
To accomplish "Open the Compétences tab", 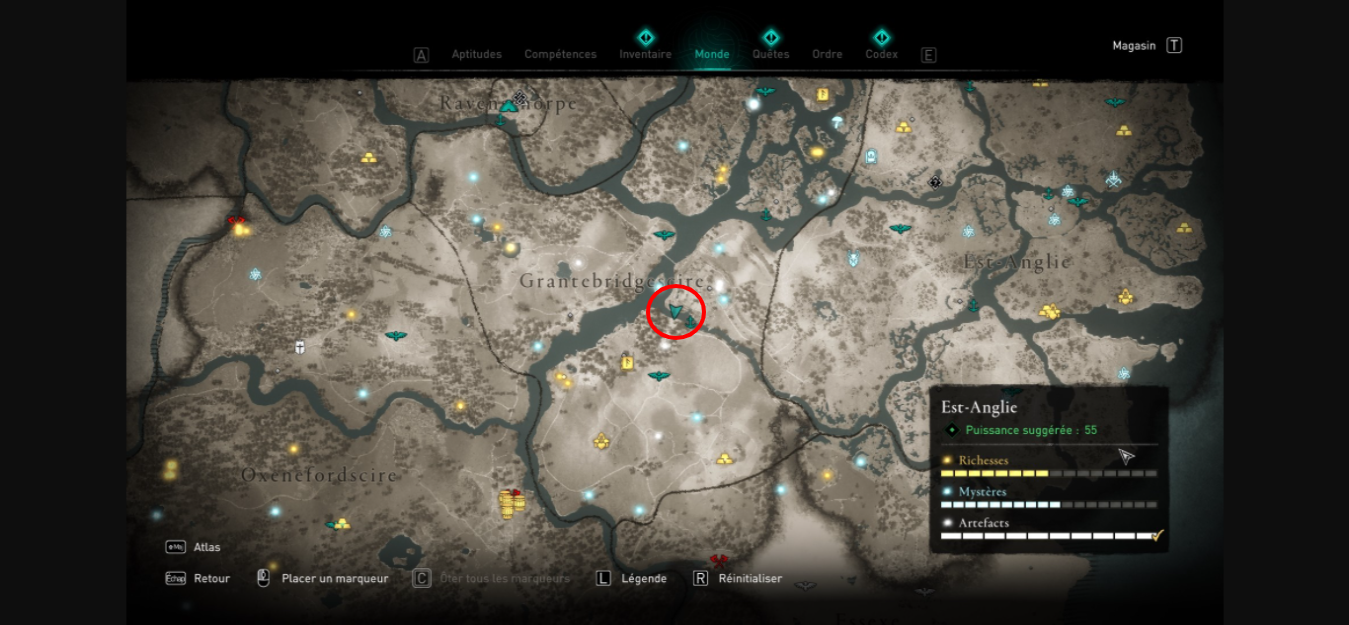I will [x=560, y=54].
